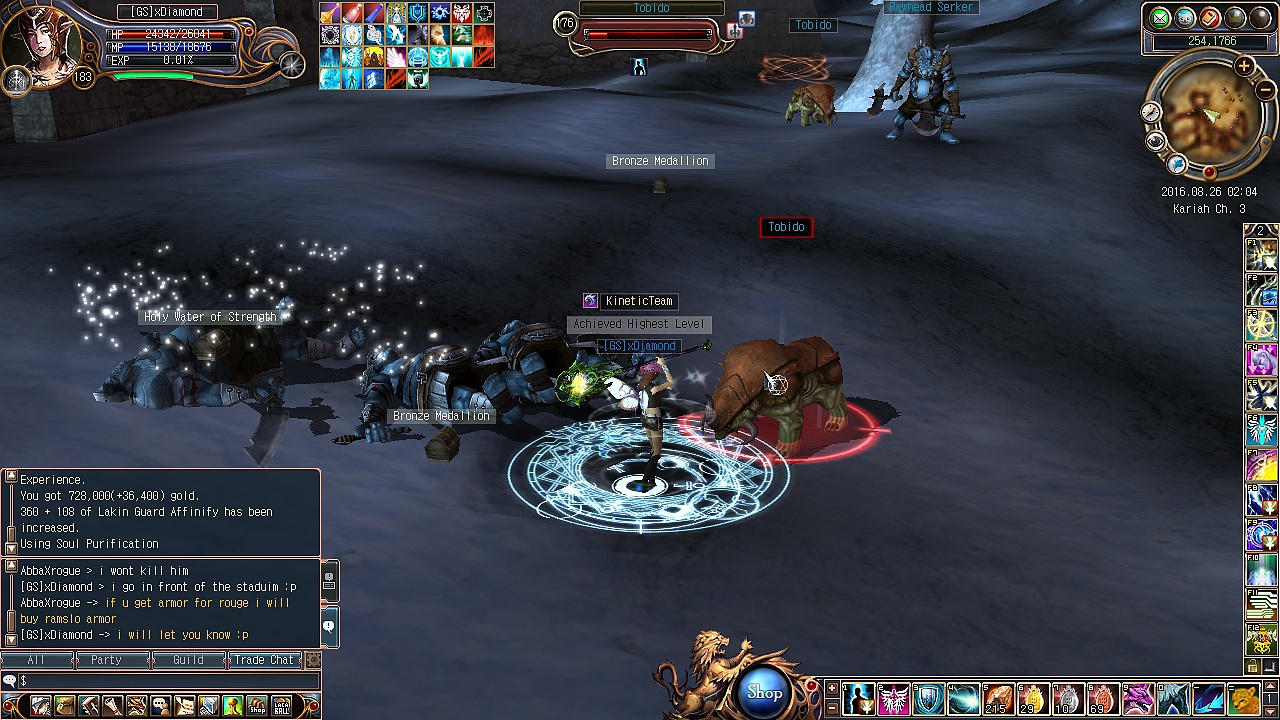Show the All chat tab
1280x720 pixels.
tap(36, 660)
